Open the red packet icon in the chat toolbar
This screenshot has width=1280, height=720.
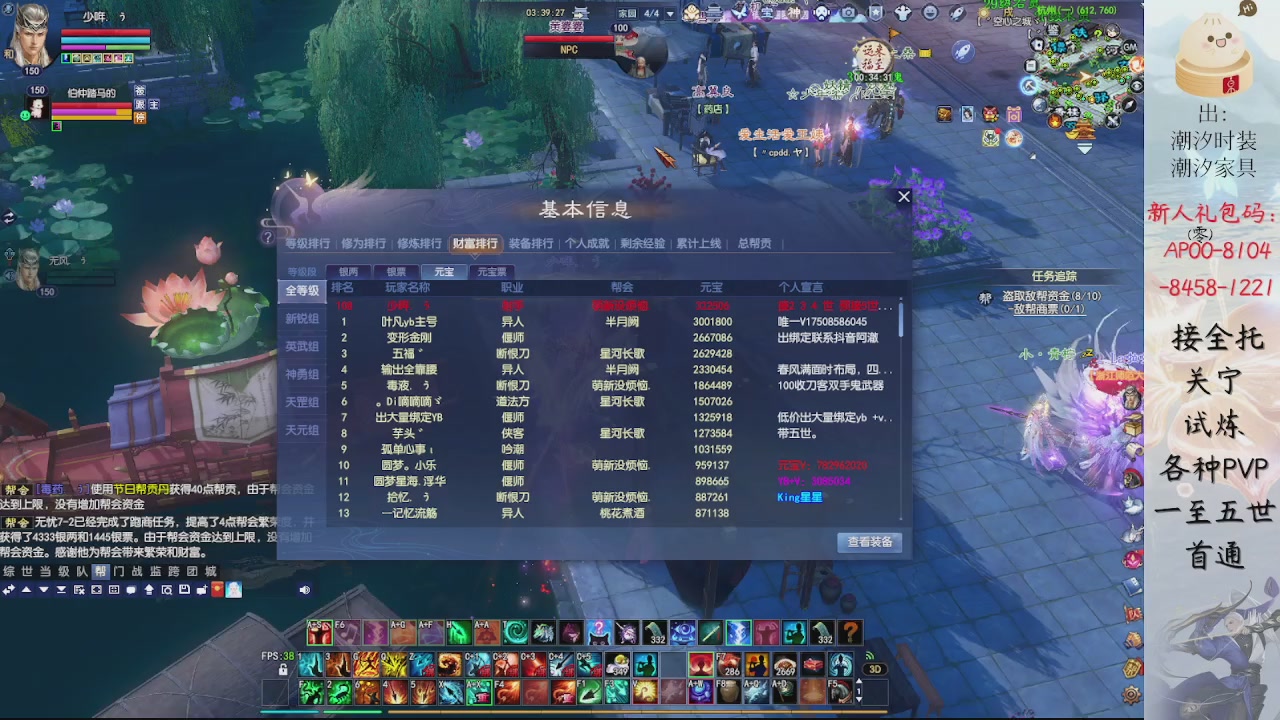pyautogui.click(x=217, y=589)
